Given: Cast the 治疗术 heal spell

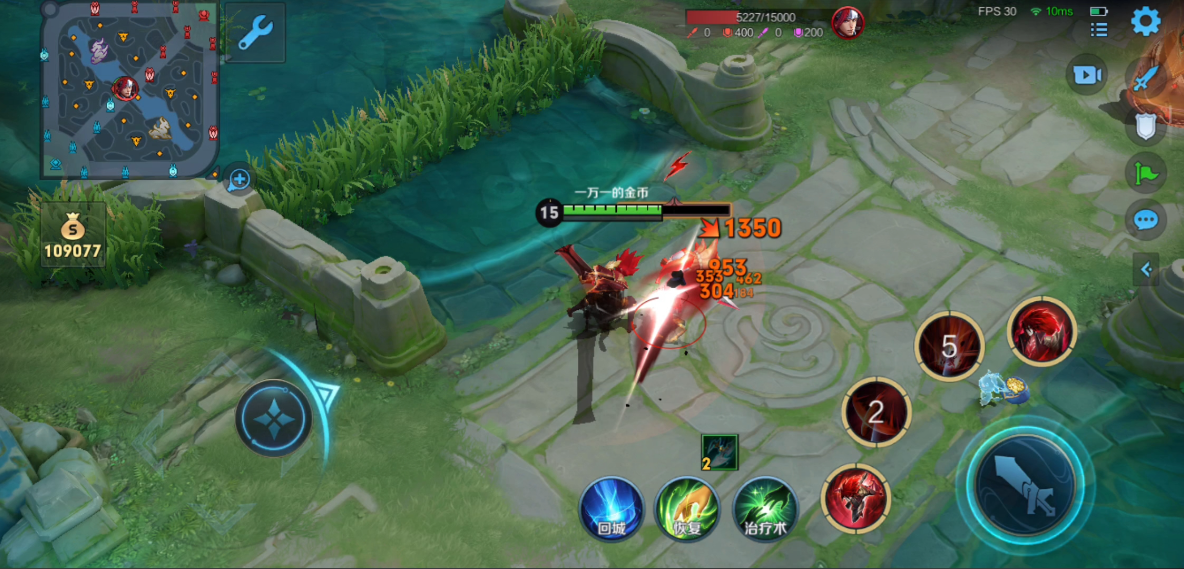Looking at the screenshot, I should (765, 509).
